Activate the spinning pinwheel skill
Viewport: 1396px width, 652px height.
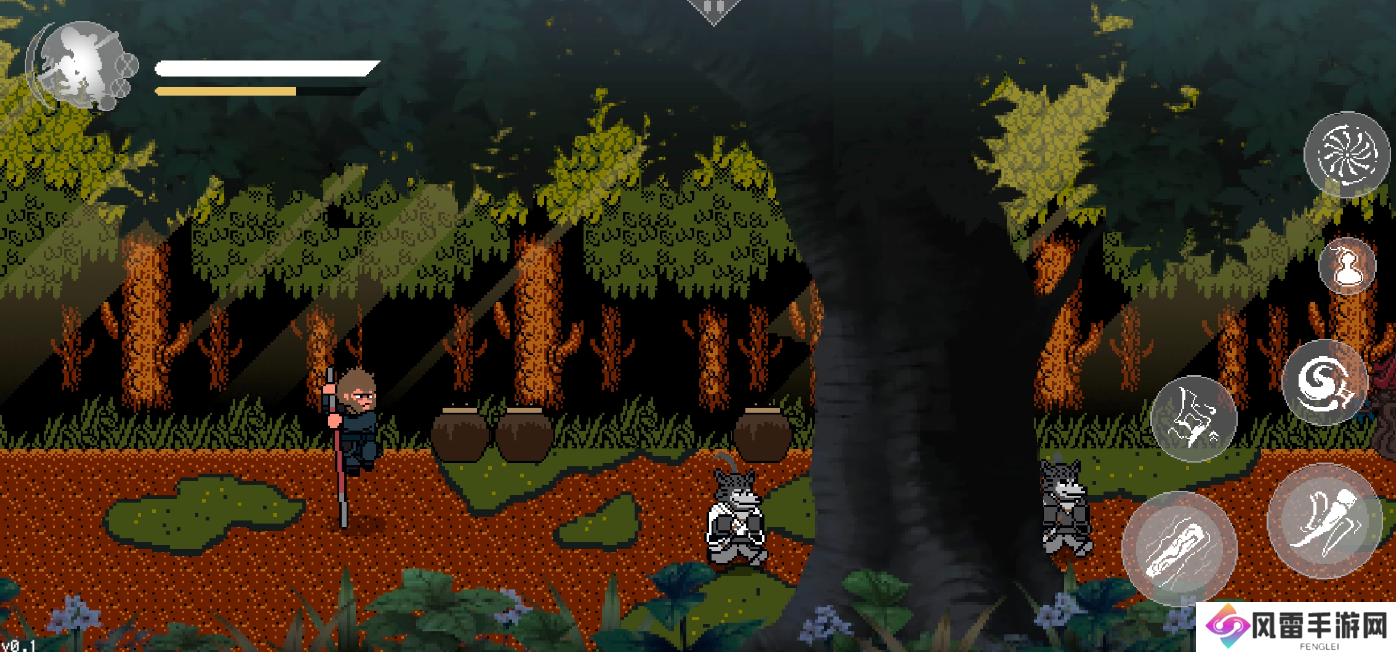(1346, 154)
